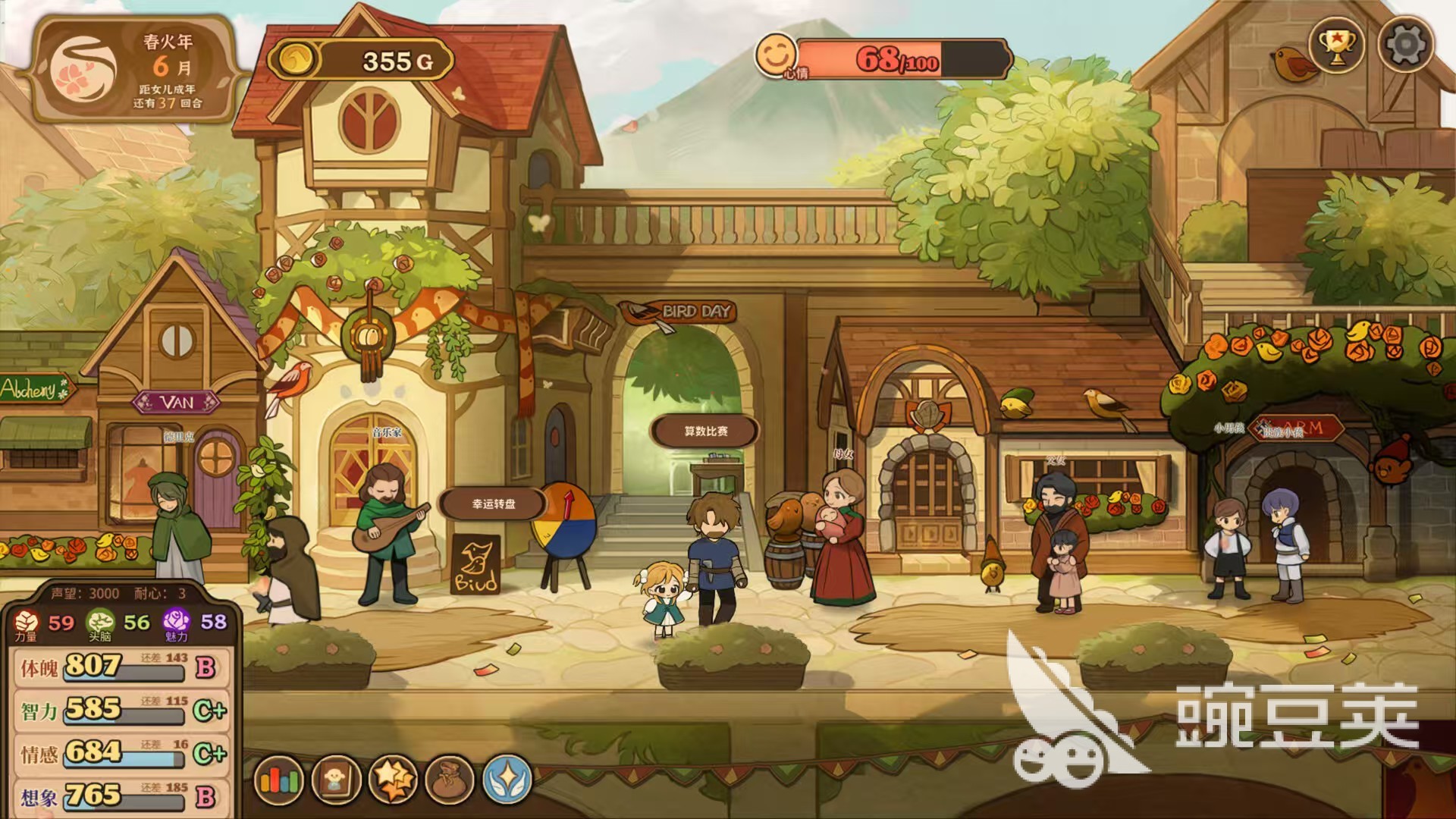This screenshot has height=819, width=1456.
Task: Open the trophy achievements button
Action: click(1336, 45)
